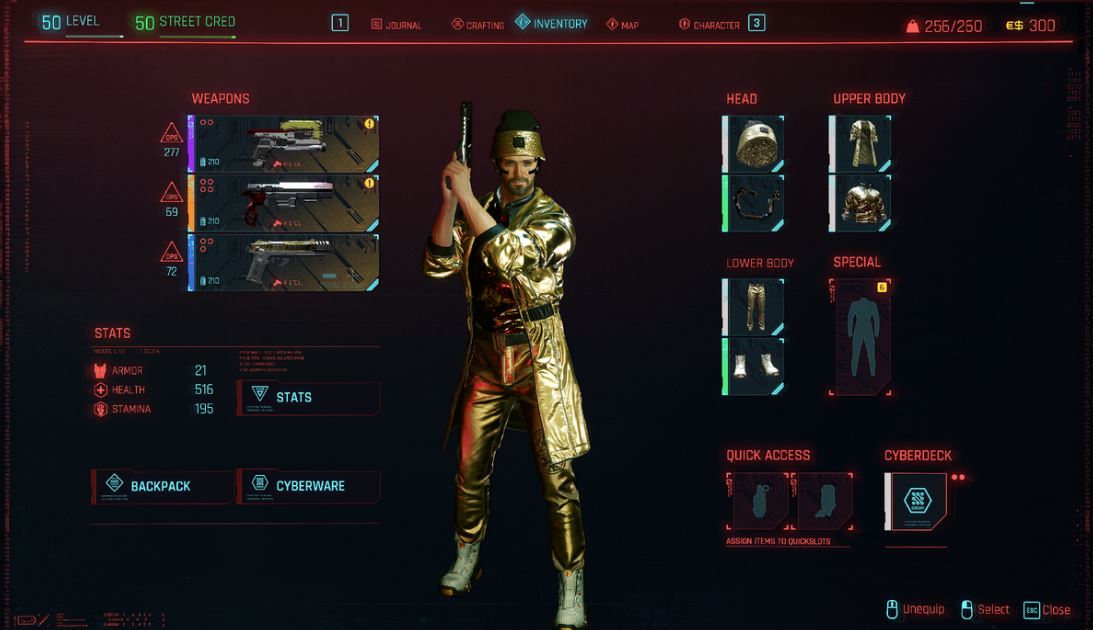The width and height of the screenshot is (1093, 630).
Task: Go to the Character tab
Action: 712,24
